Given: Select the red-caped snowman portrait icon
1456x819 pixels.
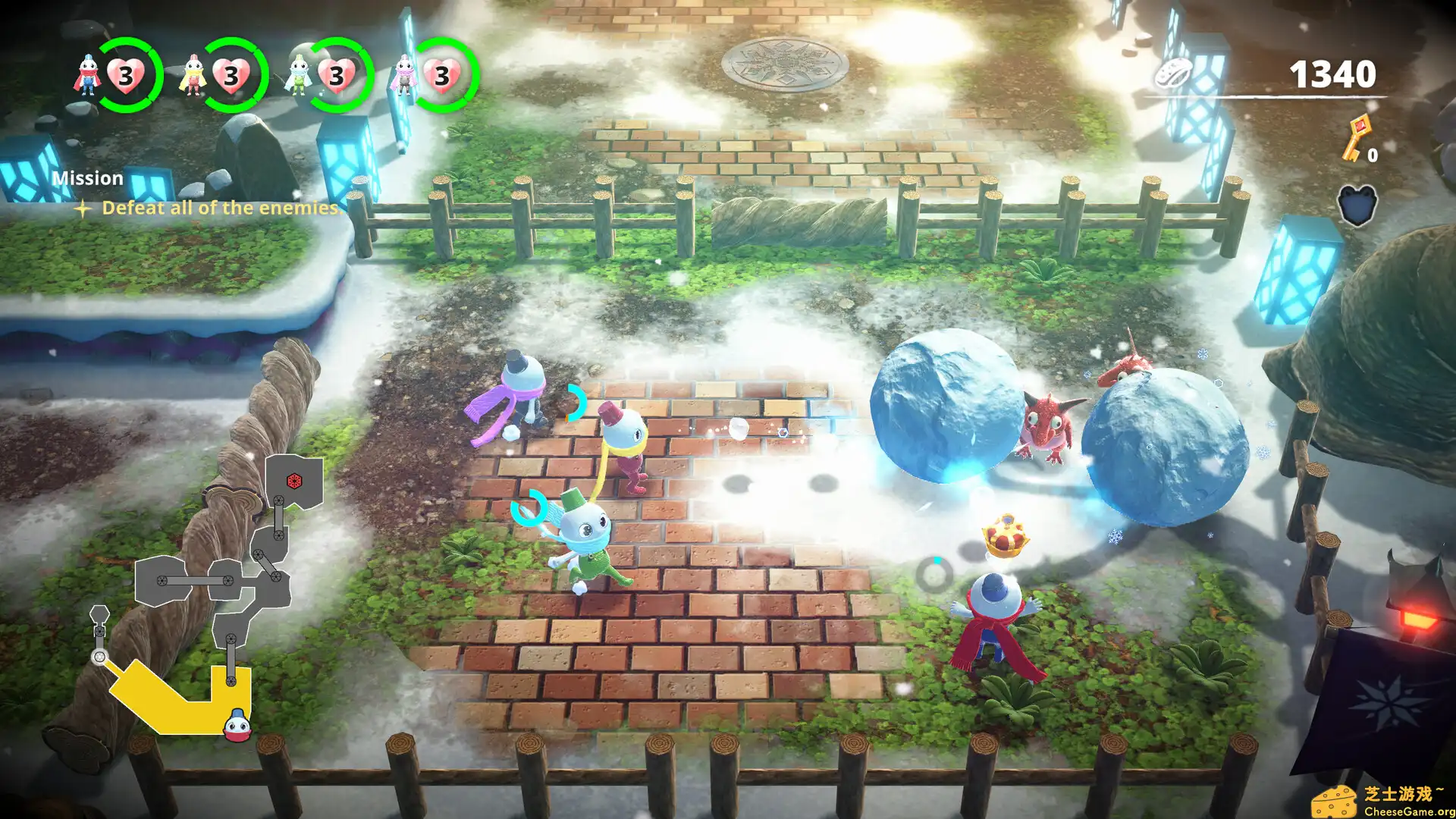Looking at the screenshot, I should click(x=87, y=74).
